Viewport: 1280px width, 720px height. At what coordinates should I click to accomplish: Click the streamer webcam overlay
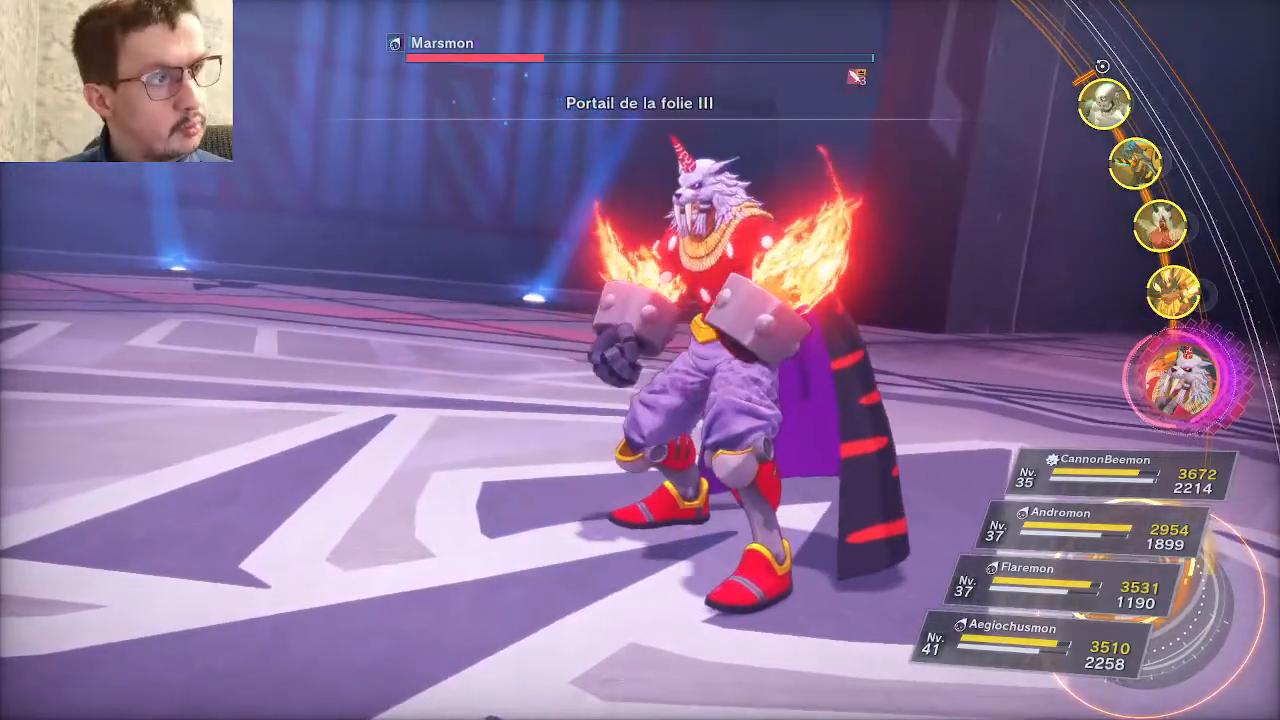116,80
